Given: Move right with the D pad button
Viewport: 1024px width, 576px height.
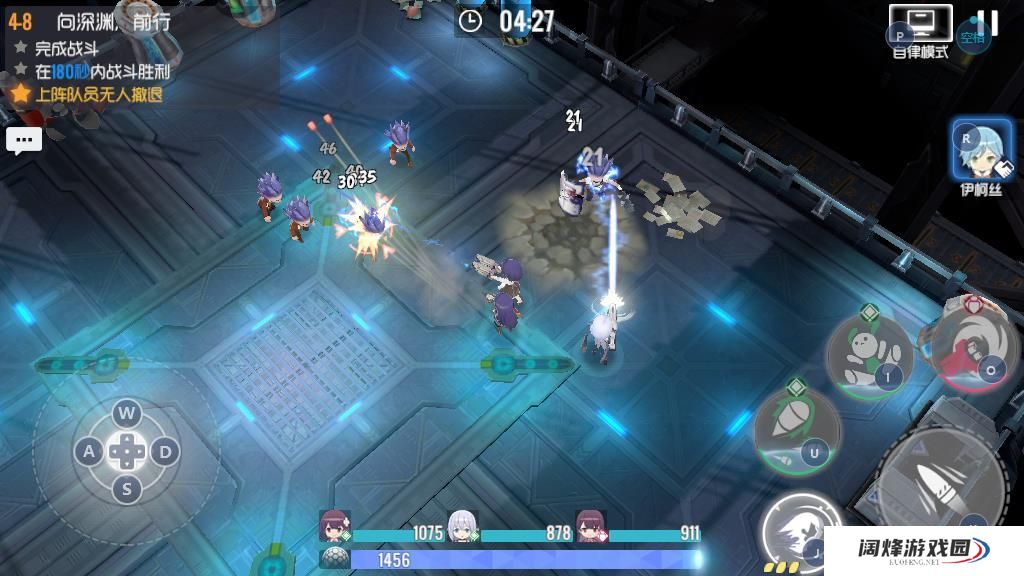Looking at the screenshot, I should (165, 452).
